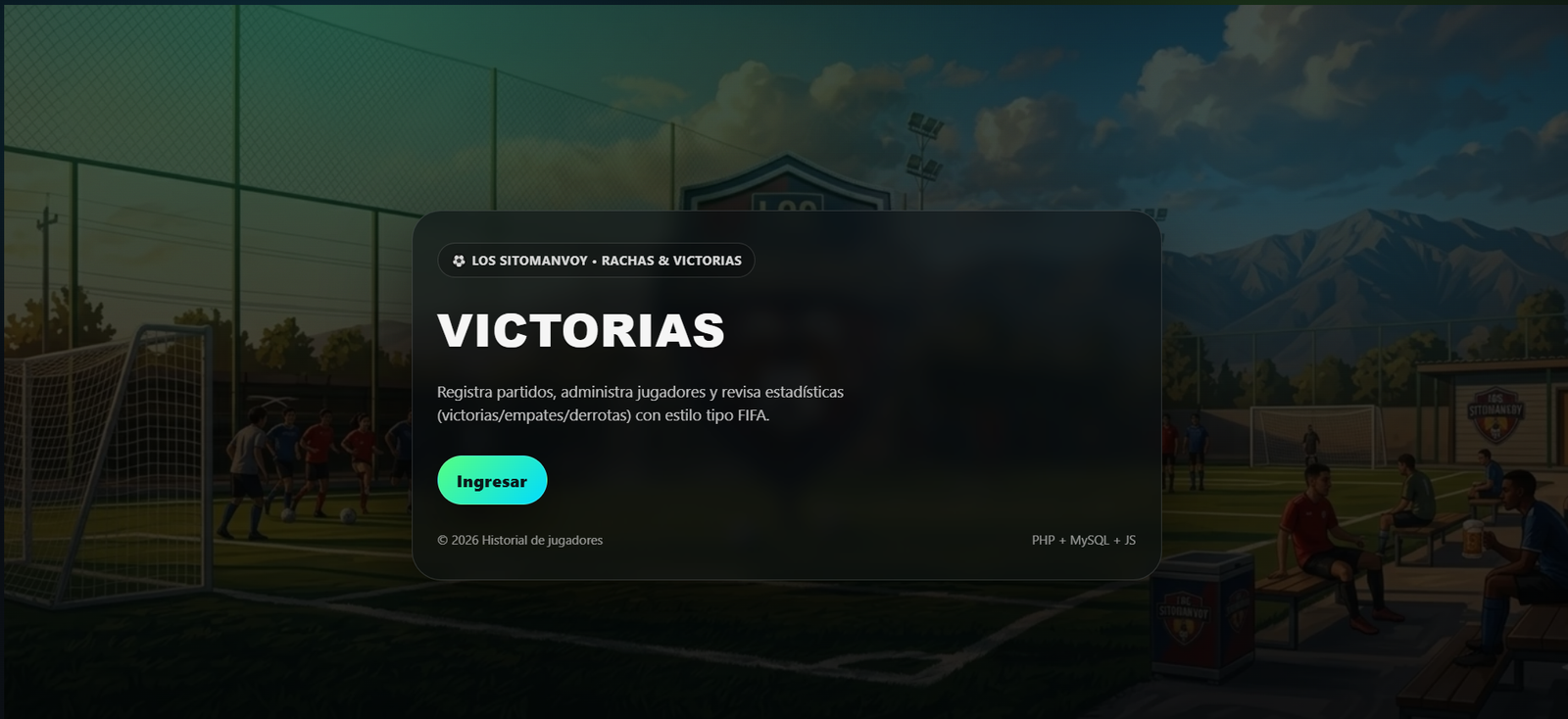
Task: Click the large VICTORIAS heading
Action: pos(580,332)
